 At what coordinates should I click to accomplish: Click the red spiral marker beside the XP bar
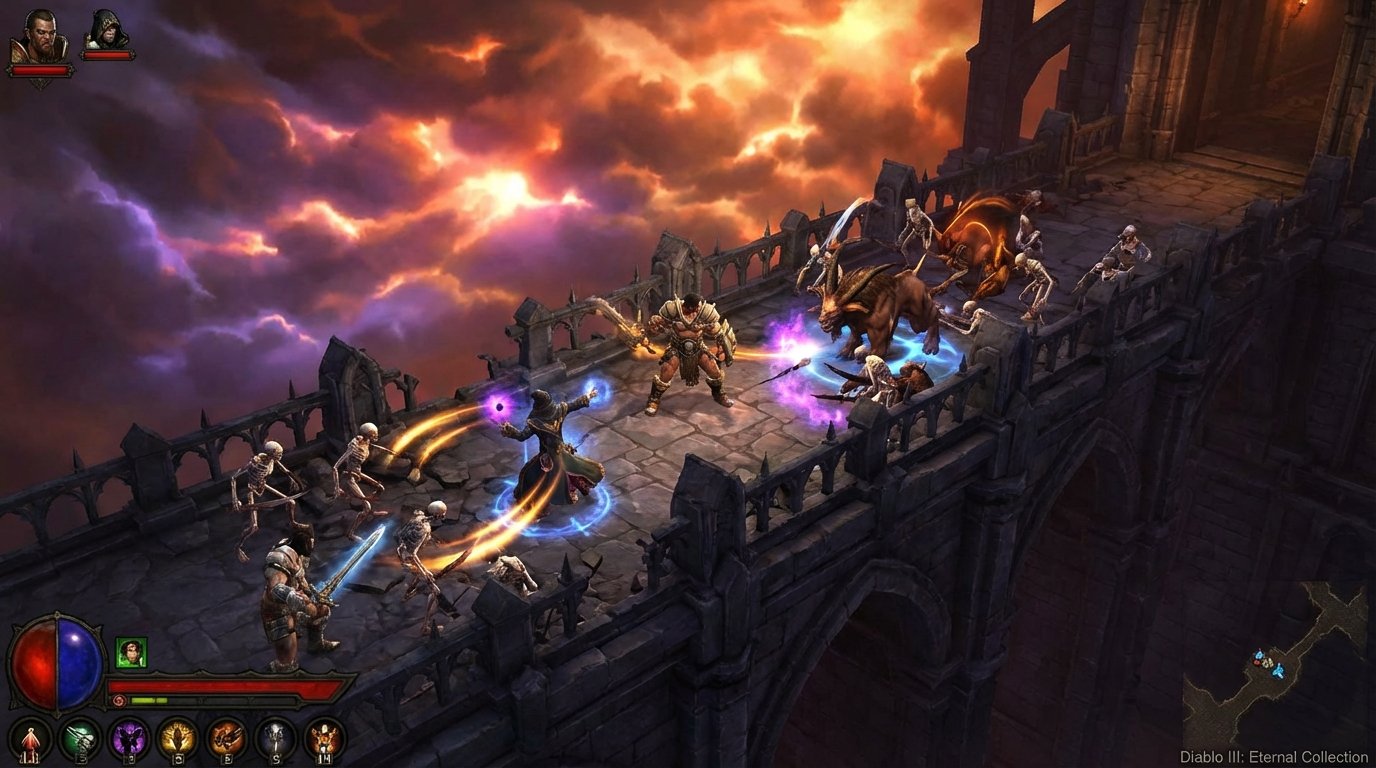click(119, 699)
